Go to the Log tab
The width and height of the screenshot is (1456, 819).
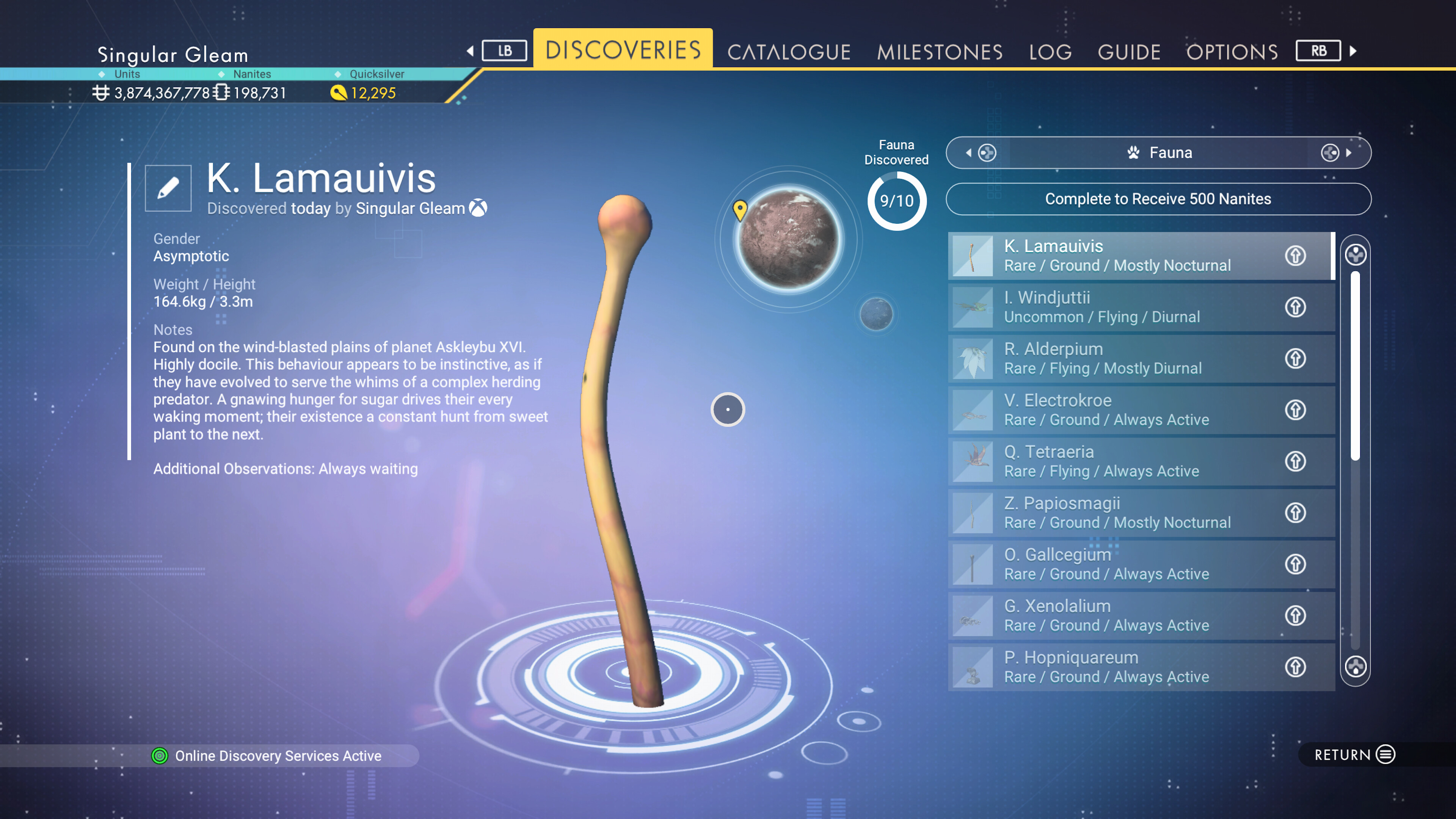coord(1050,52)
